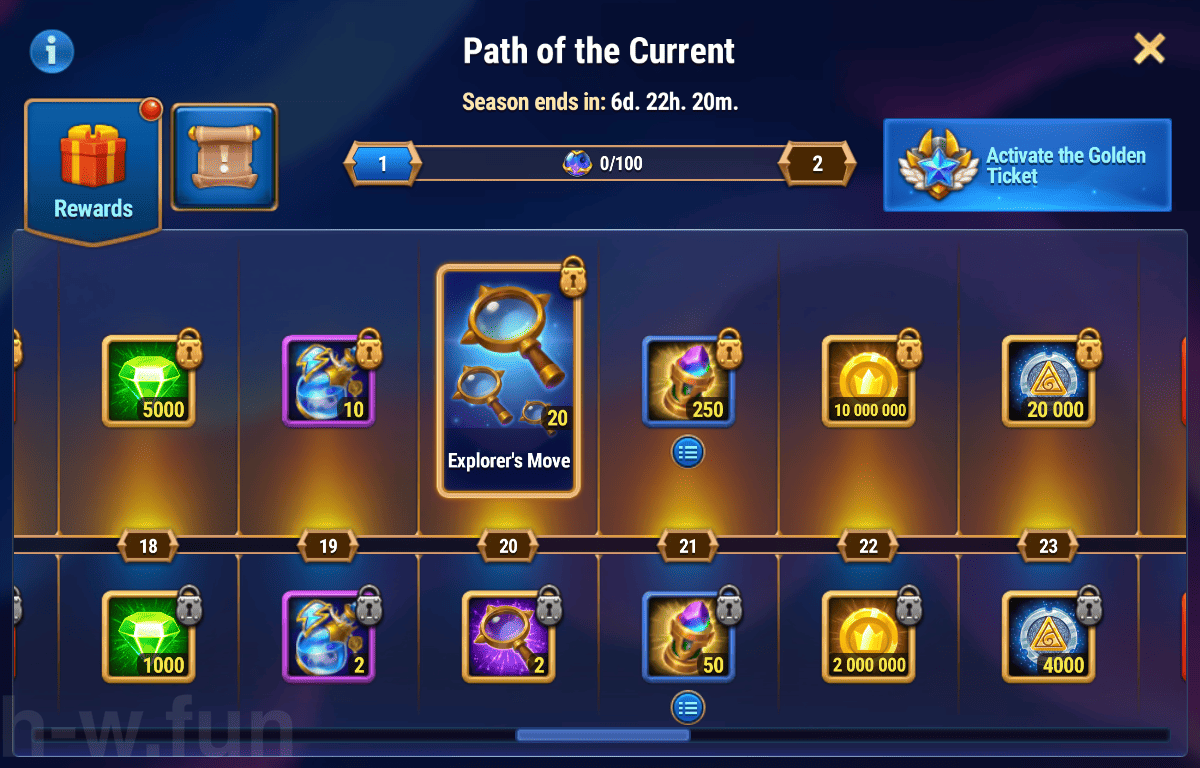Open the info button
Image resolution: width=1200 pixels, height=768 pixels.
coord(51,50)
